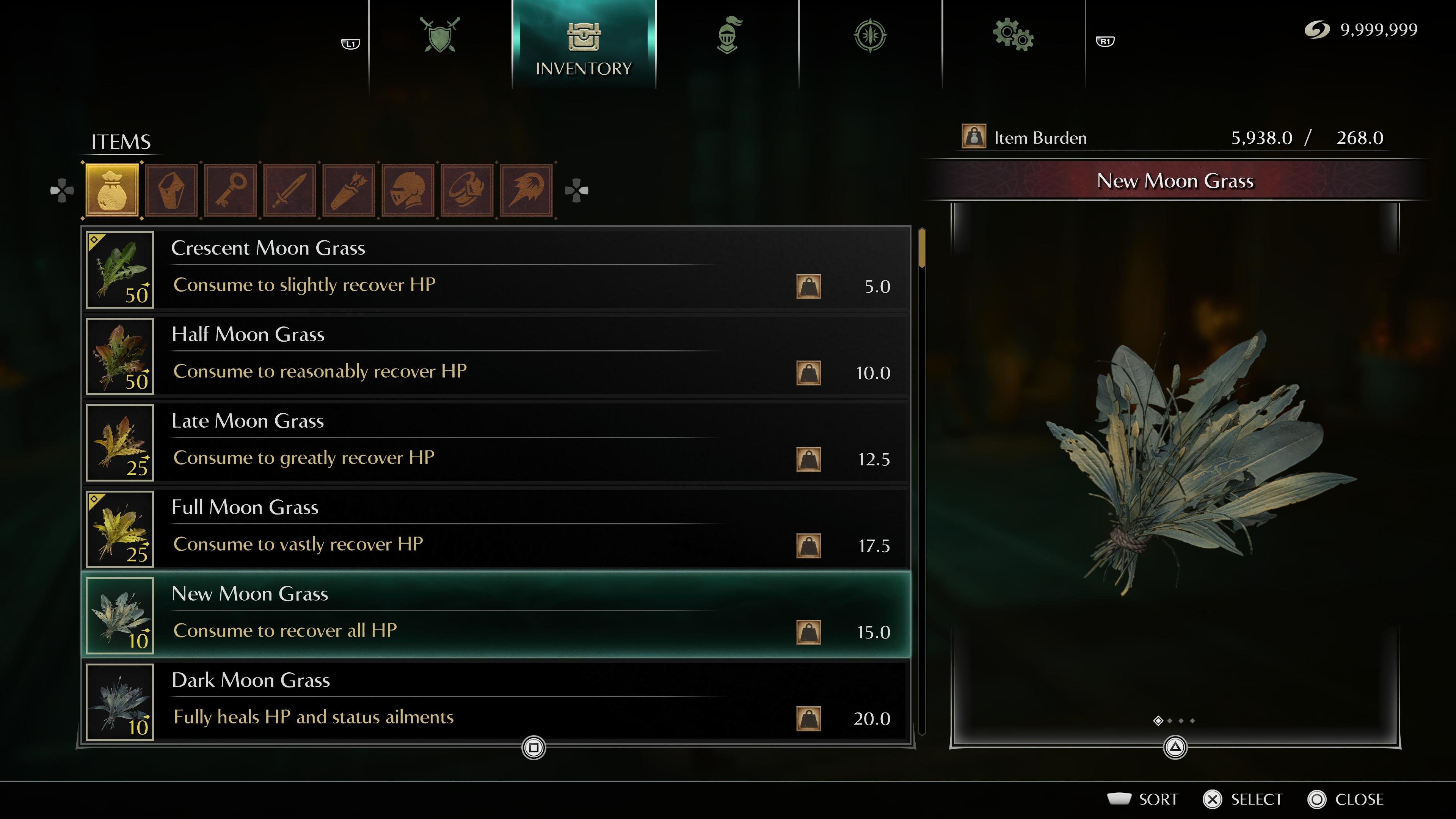Choose the ring accessories category

(468, 190)
